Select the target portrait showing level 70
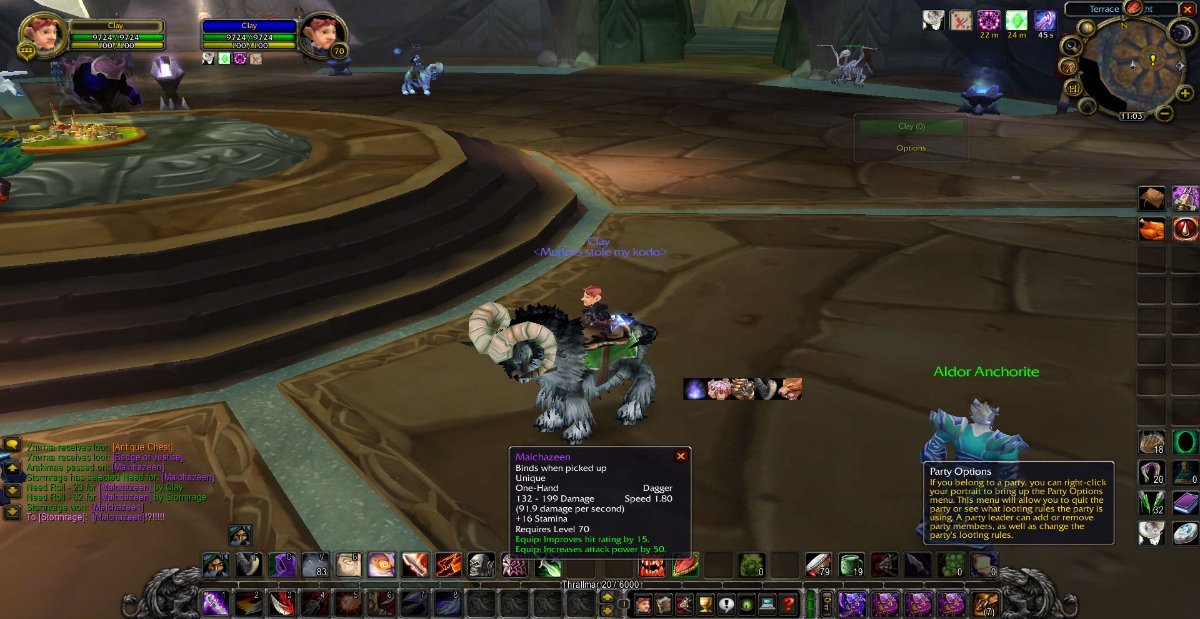Image resolution: width=1200 pixels, height=619 pixels. click(x=322, y=36)
